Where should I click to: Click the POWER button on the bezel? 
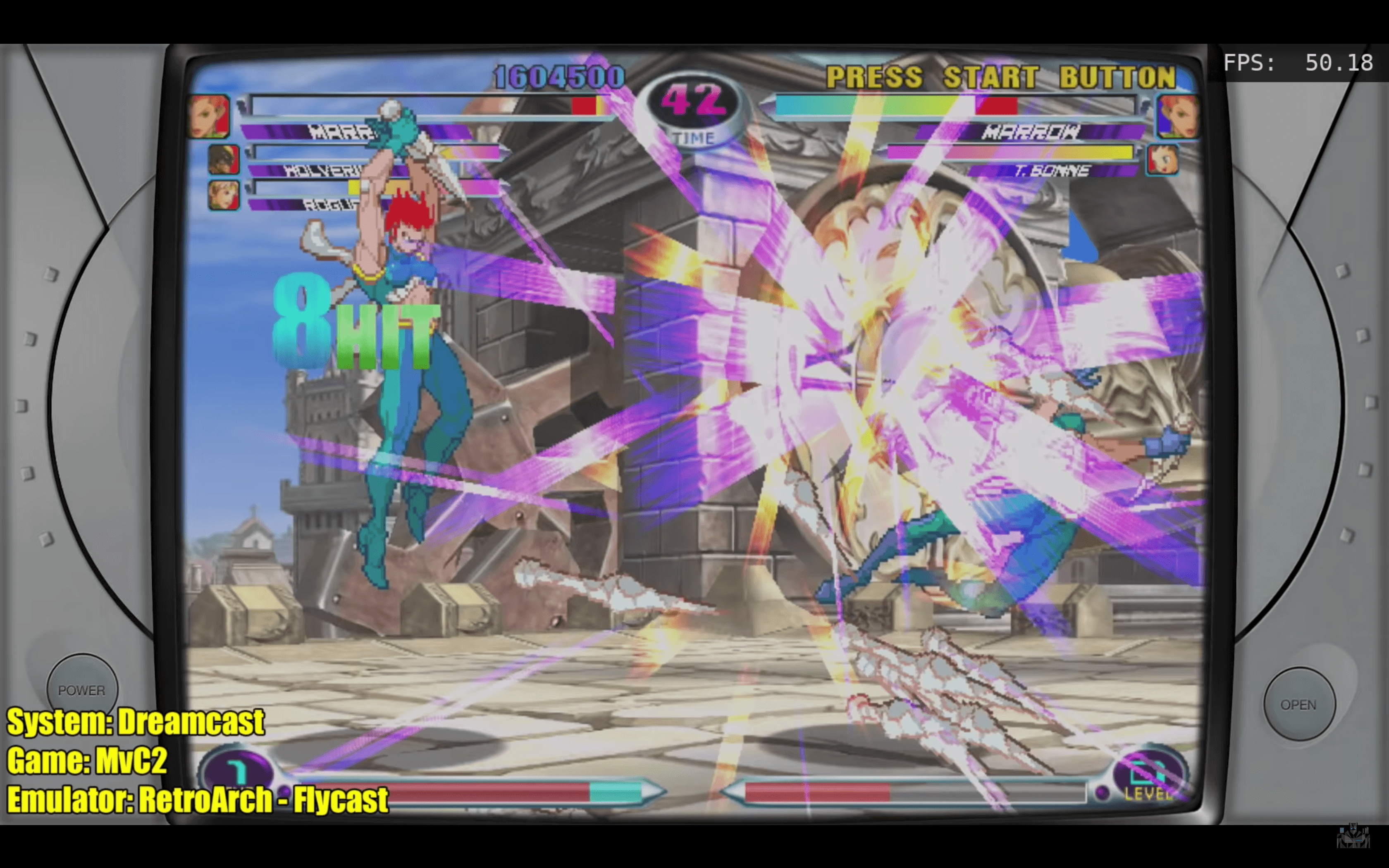(82, 689)
